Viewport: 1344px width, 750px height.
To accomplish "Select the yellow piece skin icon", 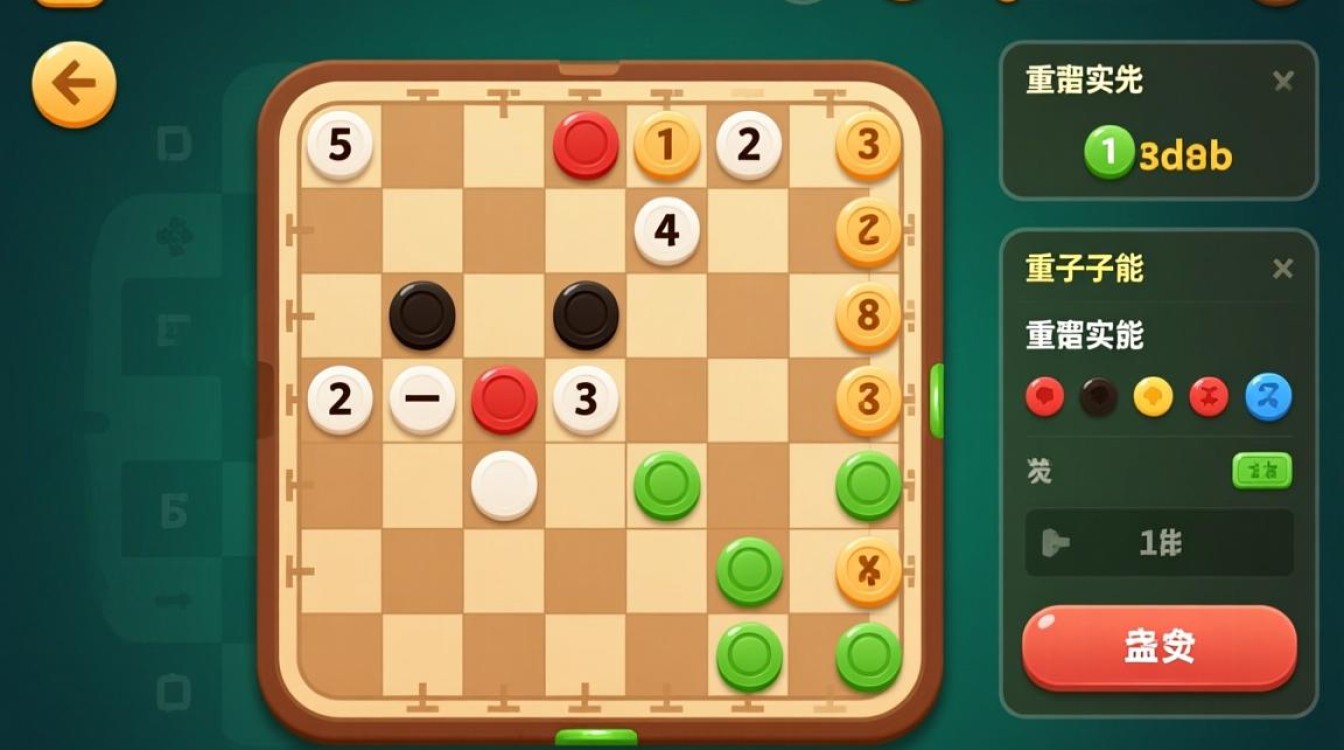I will pyautogui.click(x=1152, y=396).
